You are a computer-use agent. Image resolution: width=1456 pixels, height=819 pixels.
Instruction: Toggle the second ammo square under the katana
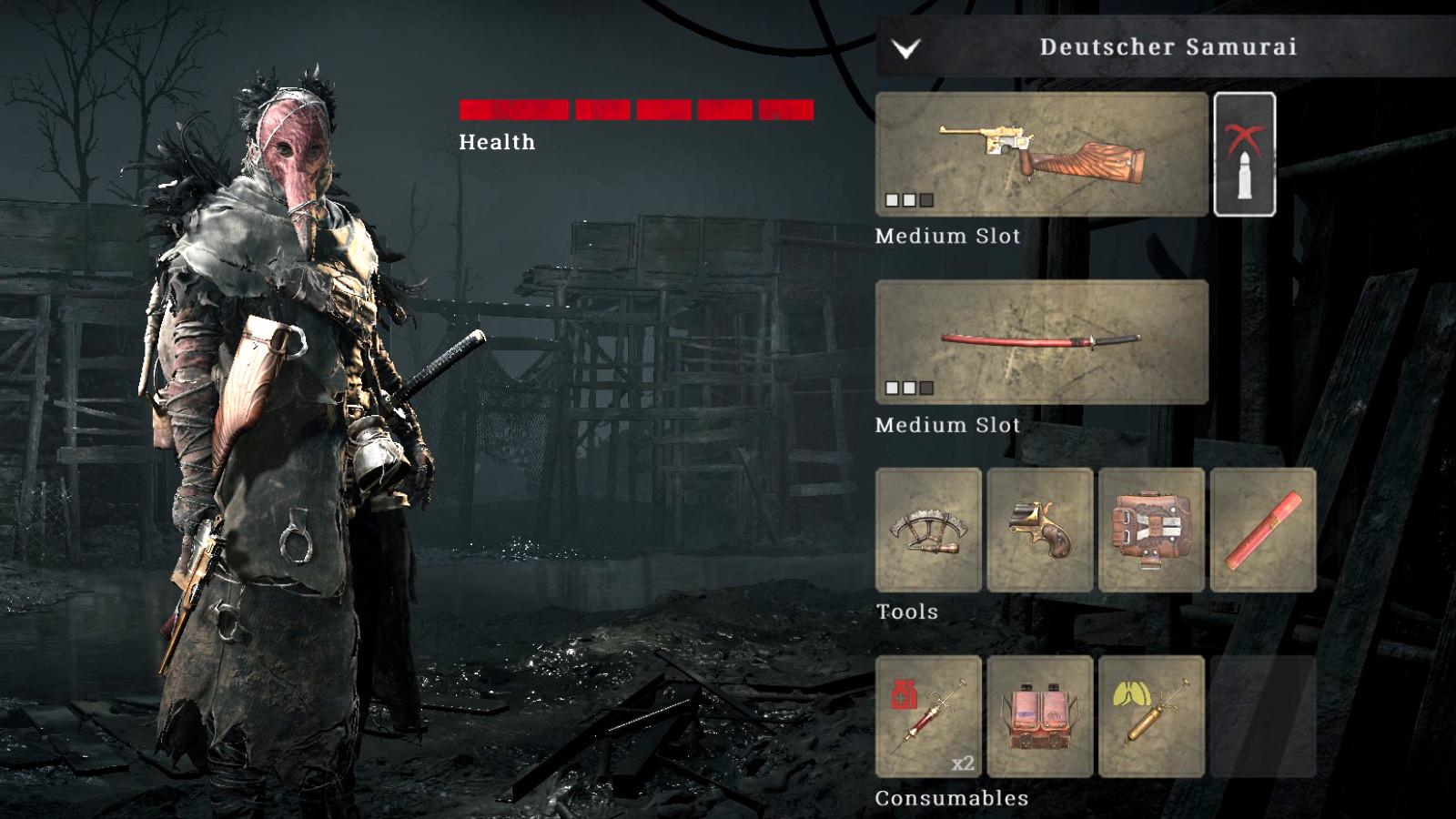[908, 388]
